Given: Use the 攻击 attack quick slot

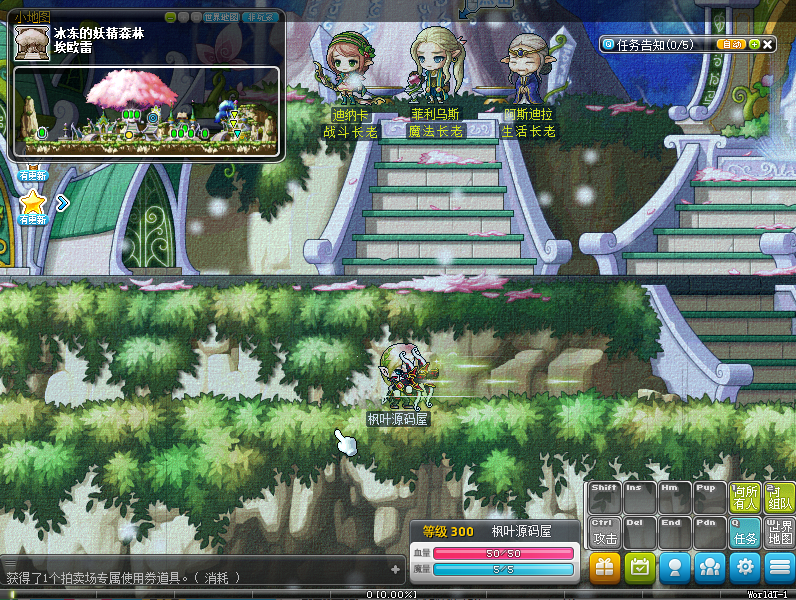Looking at the screenshot, I should point(605,532).
